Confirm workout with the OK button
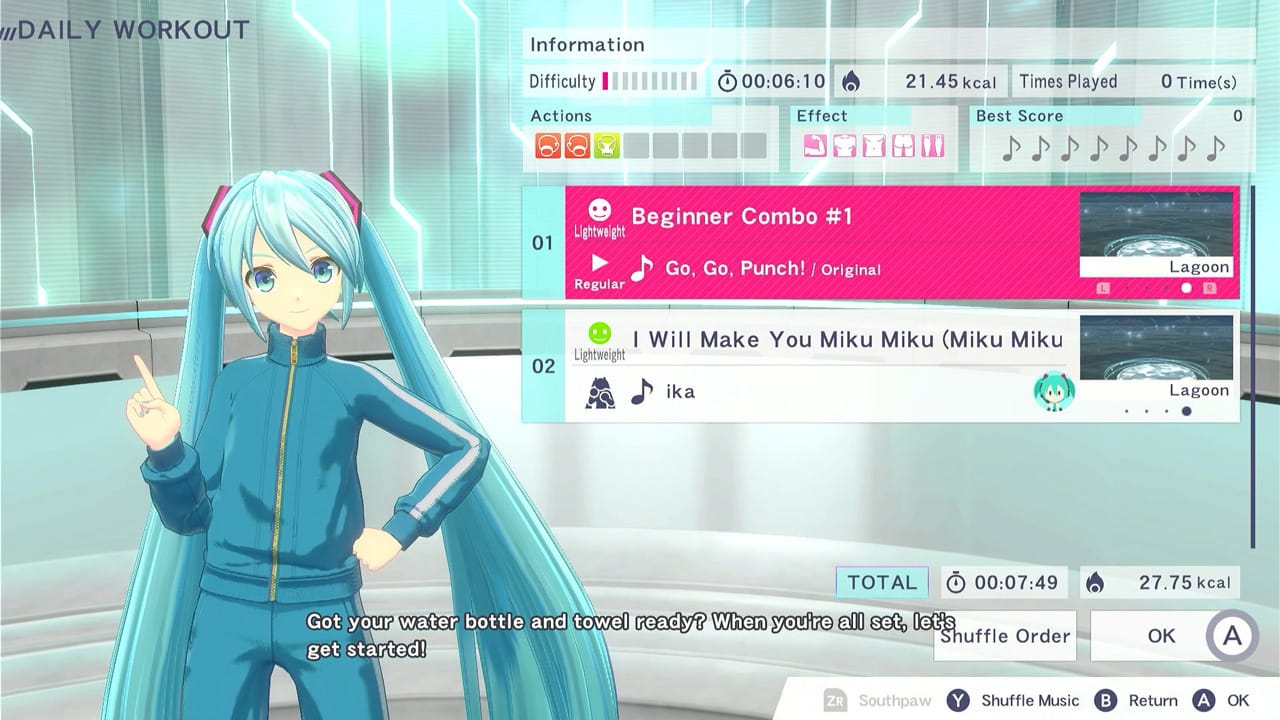 (1160, 636)
